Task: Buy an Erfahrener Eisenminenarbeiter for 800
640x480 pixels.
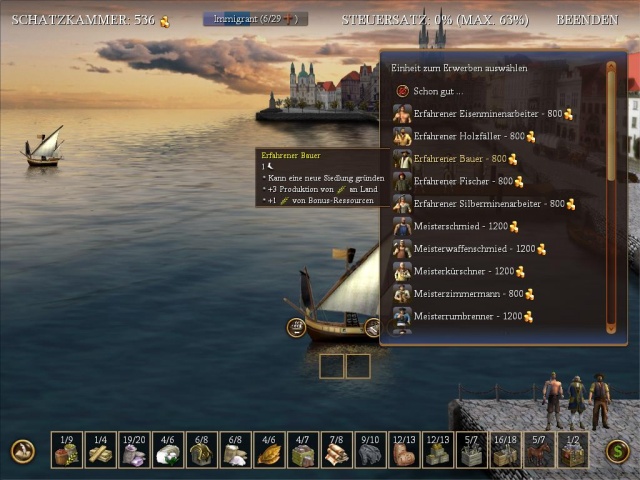Action: pyautogui.click(x=482, y=114)
